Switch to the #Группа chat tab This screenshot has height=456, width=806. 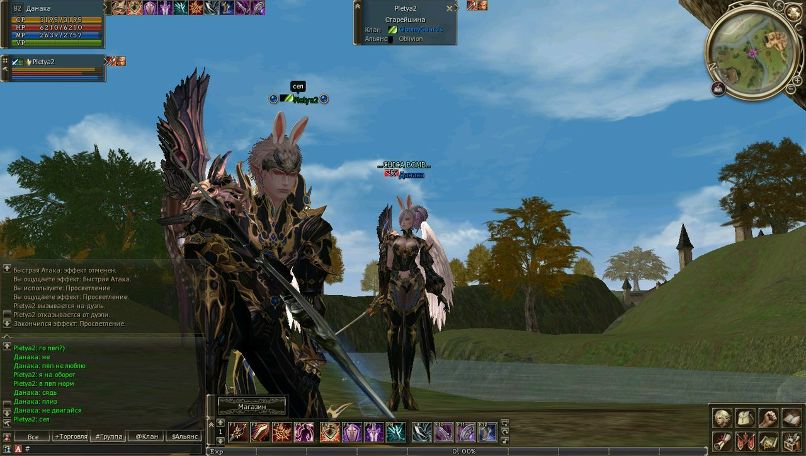tap(109, 437)
